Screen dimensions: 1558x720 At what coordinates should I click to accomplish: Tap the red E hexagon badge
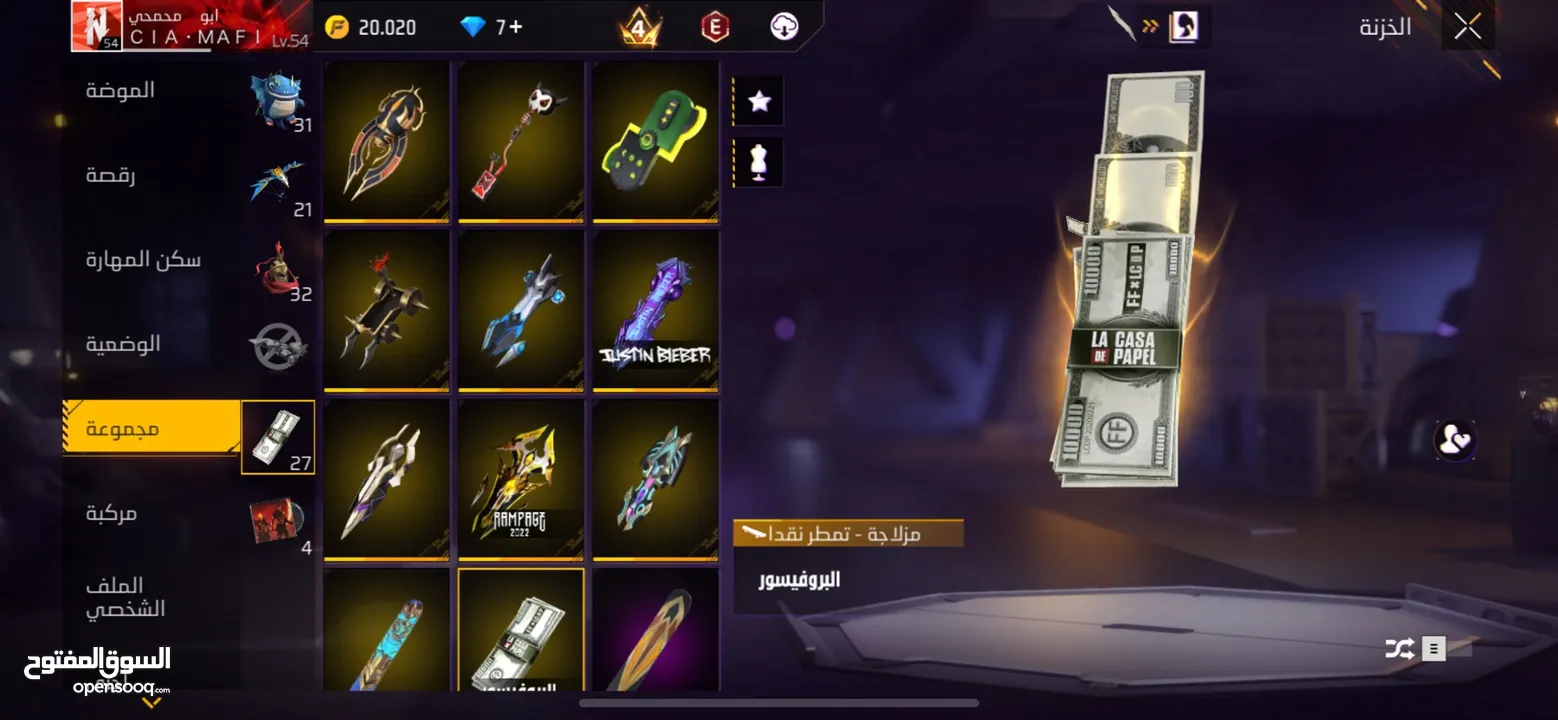pyautogui.click(x=714, y=27)
